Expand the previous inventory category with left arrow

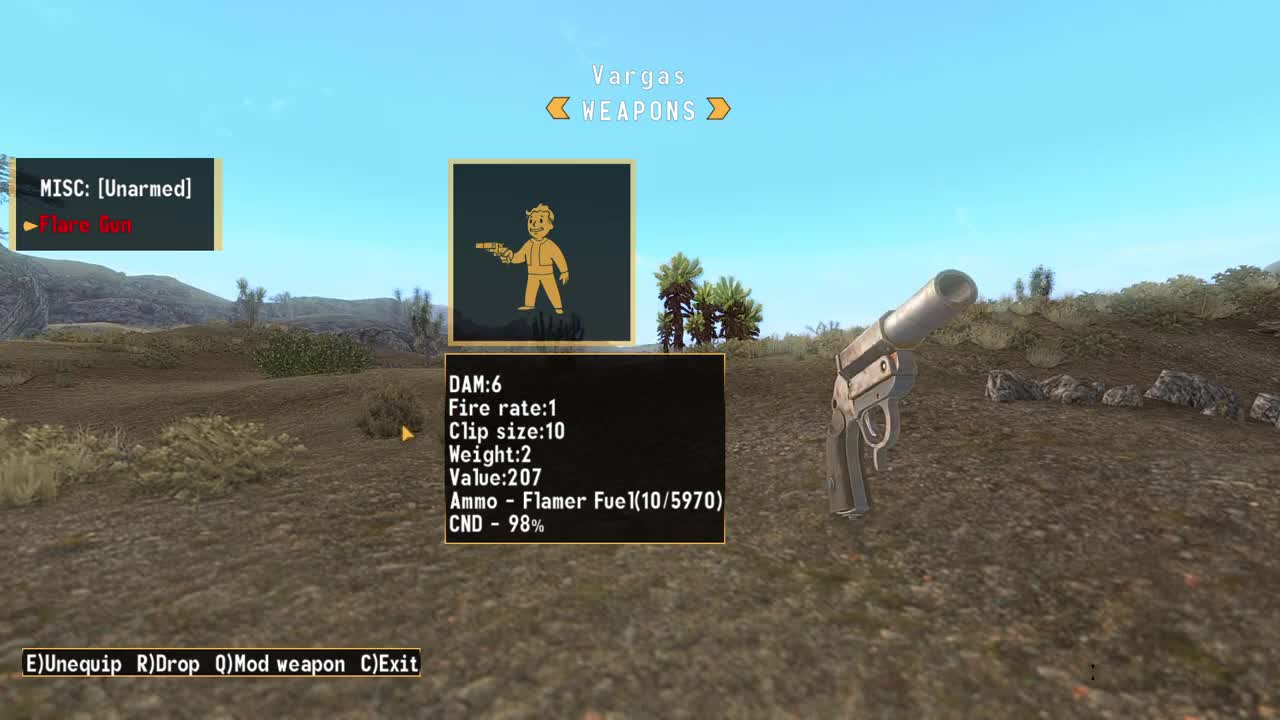click(556, 110)
